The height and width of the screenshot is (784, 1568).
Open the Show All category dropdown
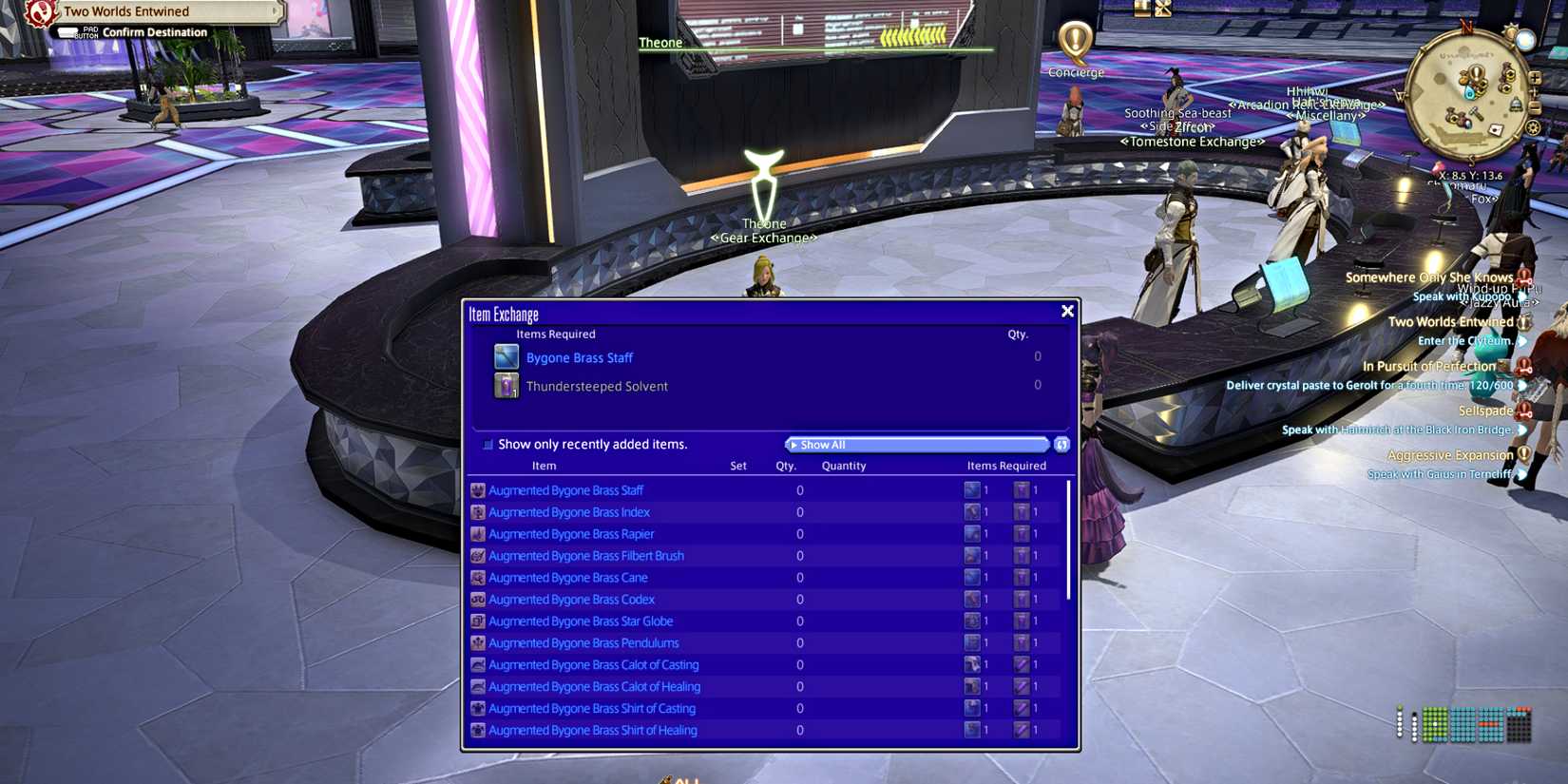916,444
